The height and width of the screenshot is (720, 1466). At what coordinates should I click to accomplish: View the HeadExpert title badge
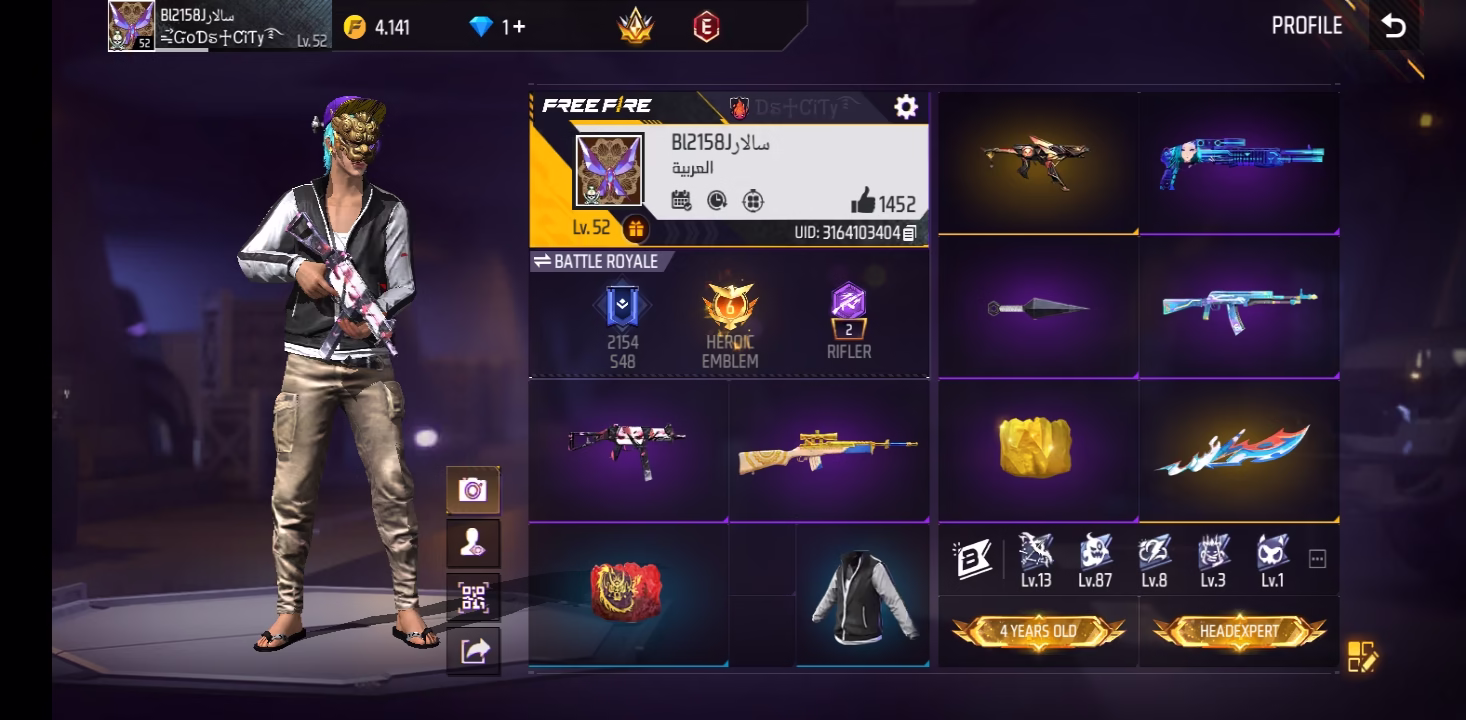click(1239, 632)
